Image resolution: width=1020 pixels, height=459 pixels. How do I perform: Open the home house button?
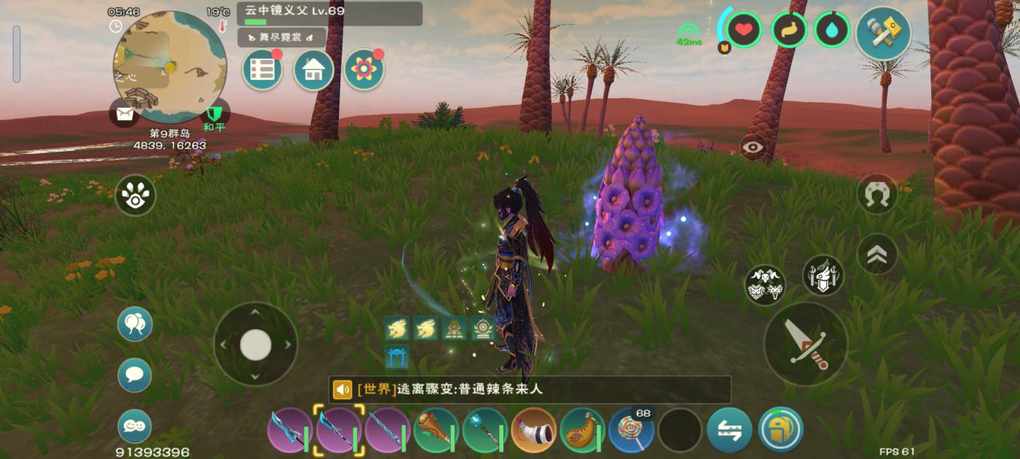click(x=313, y=70)
